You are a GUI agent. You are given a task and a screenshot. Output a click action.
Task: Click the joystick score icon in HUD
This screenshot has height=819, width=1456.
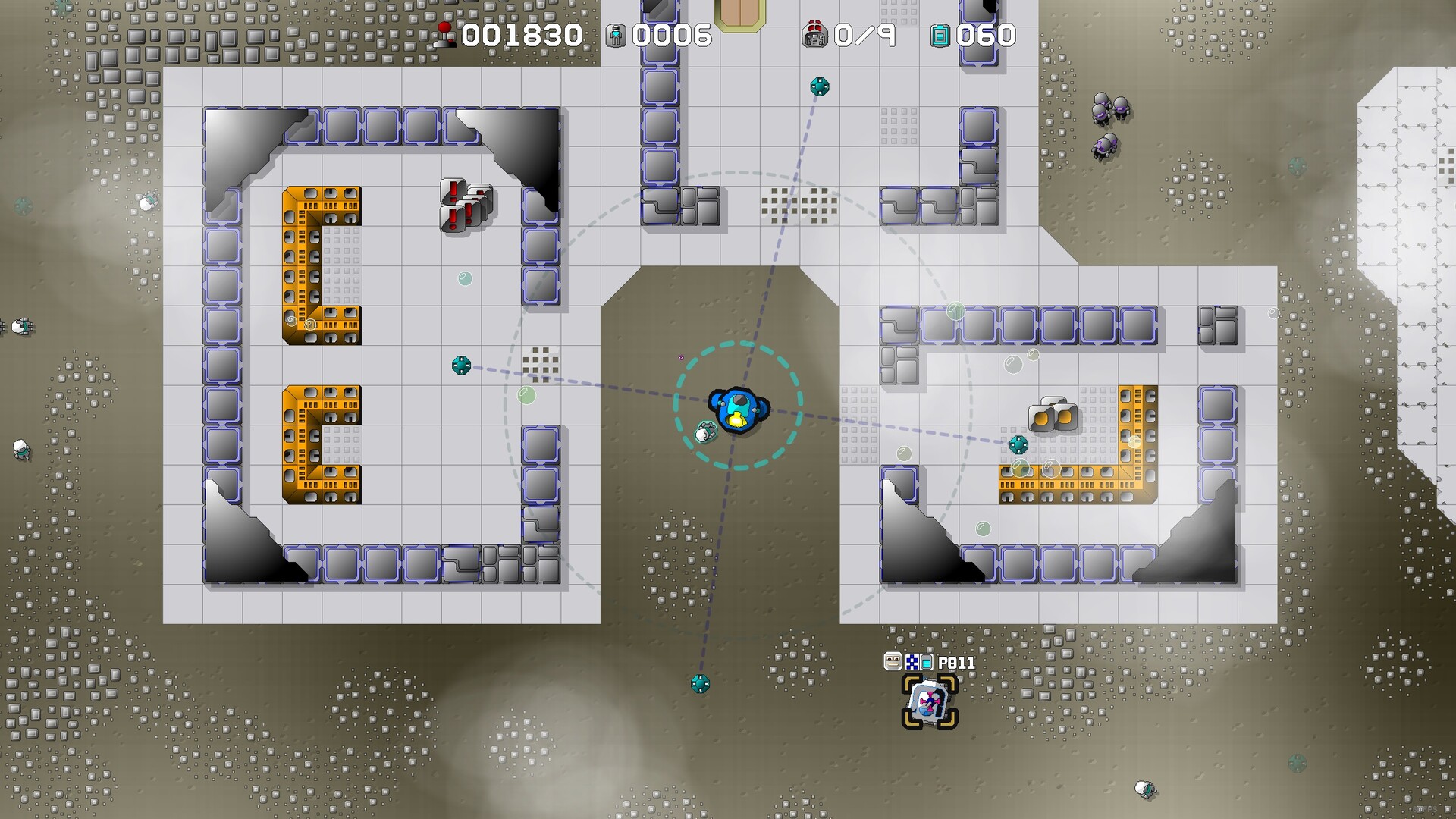pos(445,33)
